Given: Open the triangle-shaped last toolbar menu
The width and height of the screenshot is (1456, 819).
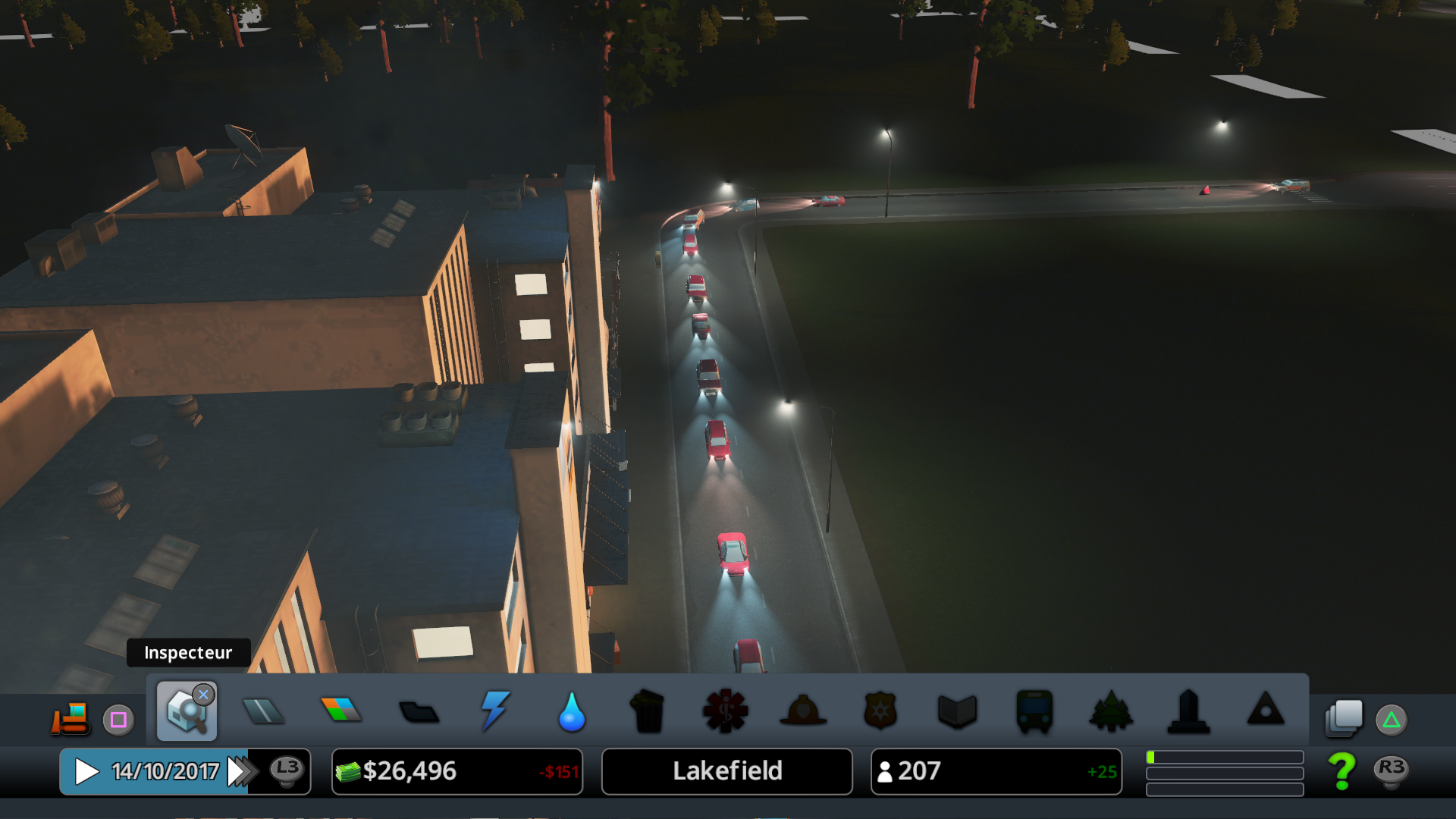Looking at the screenshot, I should (1266, 710).
